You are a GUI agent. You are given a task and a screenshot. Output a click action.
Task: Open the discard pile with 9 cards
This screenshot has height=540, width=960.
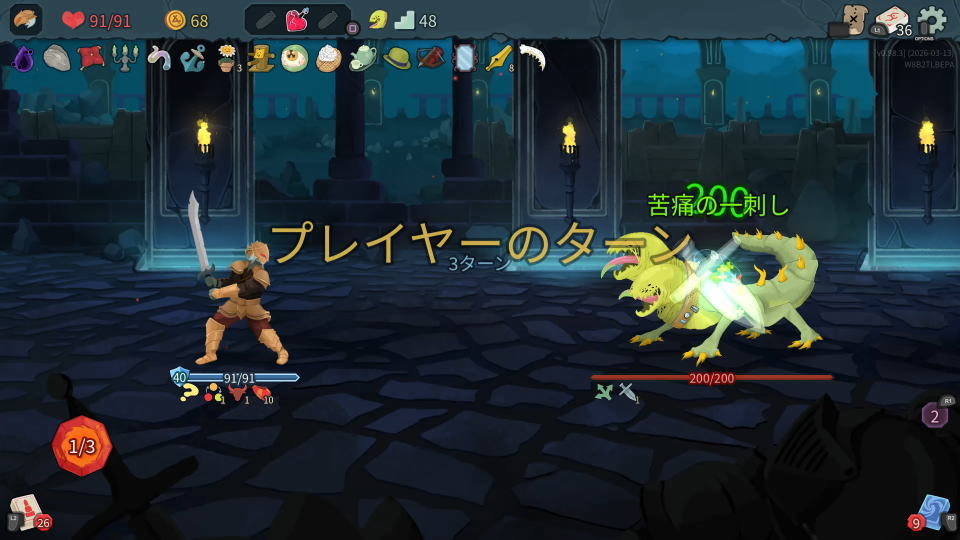932,511
